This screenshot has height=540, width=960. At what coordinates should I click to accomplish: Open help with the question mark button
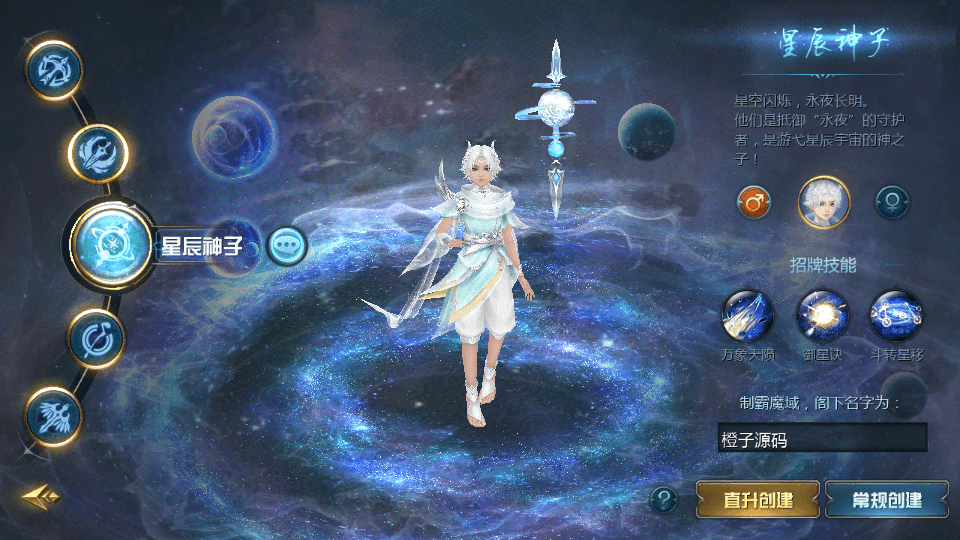click(664, 499)
